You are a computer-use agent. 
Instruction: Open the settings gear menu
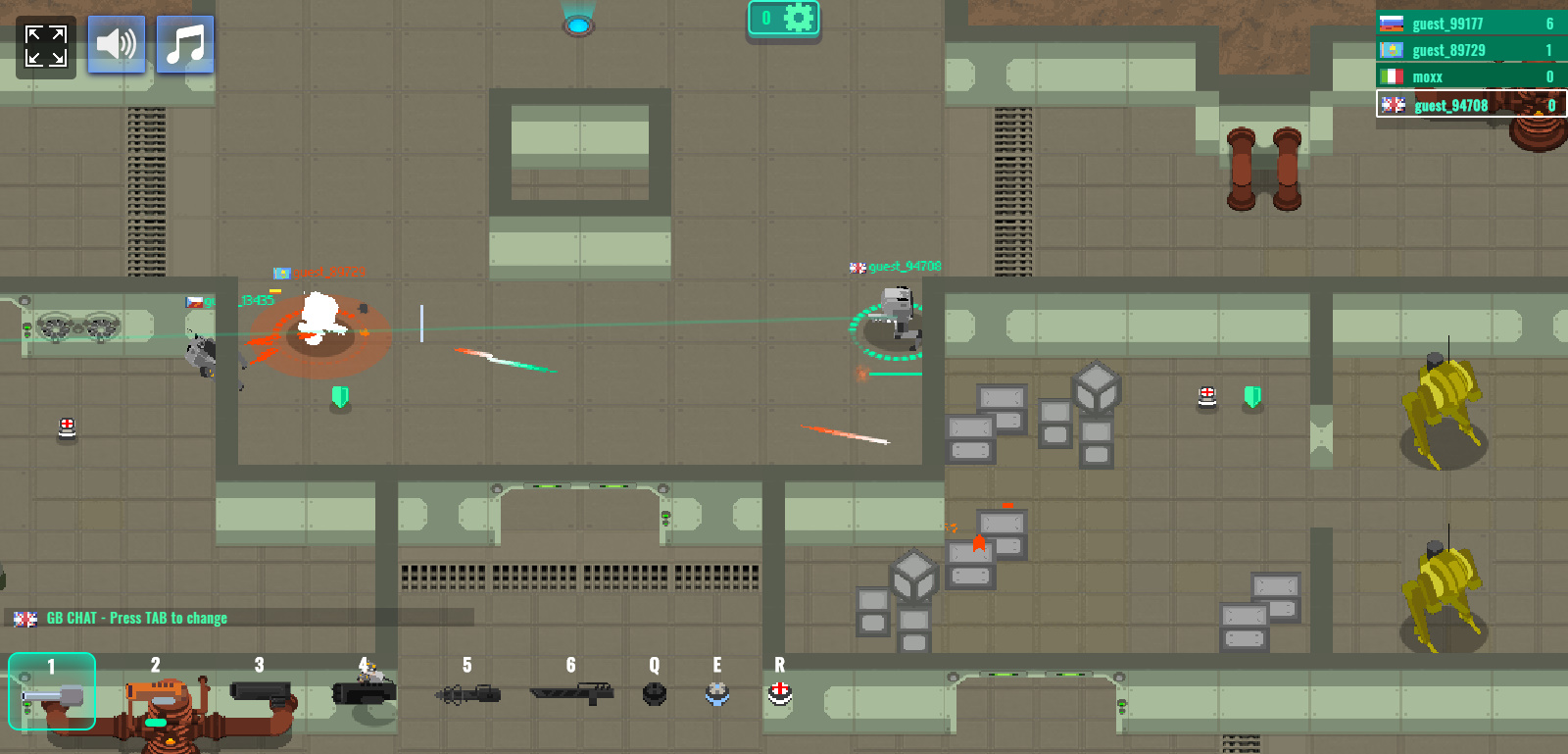801,17
